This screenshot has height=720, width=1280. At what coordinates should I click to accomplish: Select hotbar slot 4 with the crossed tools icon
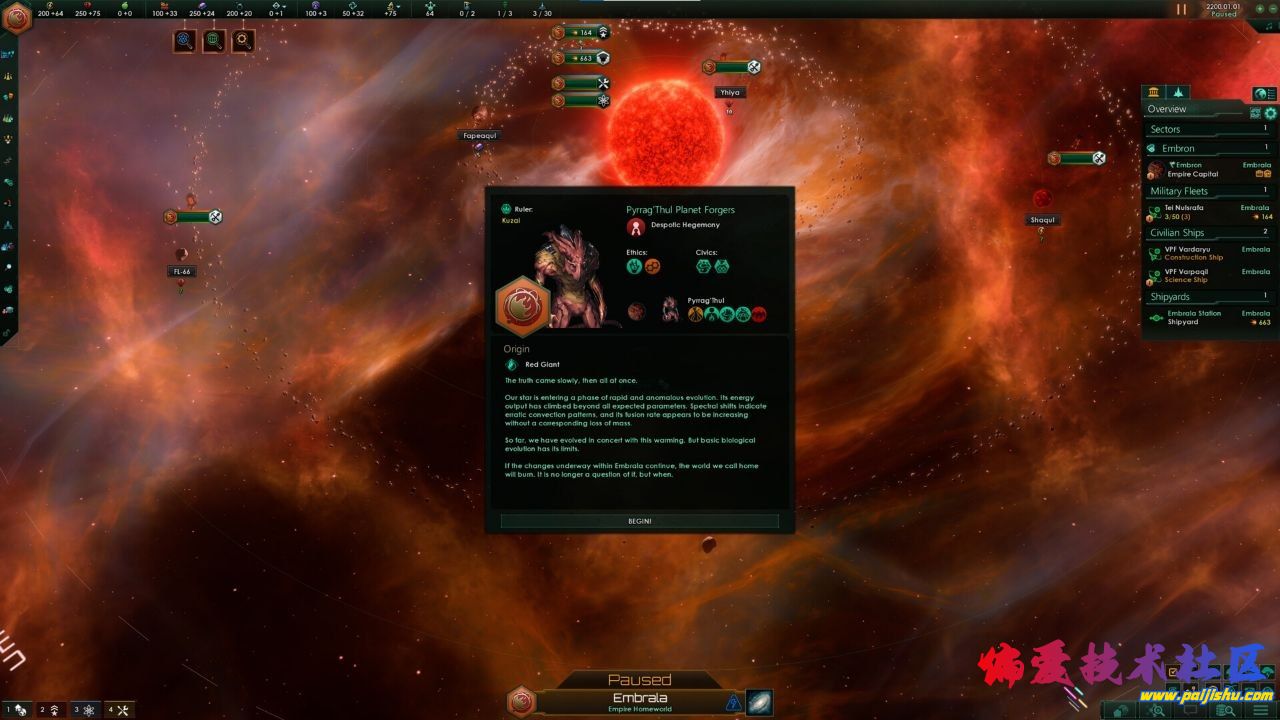pos(119,708)
